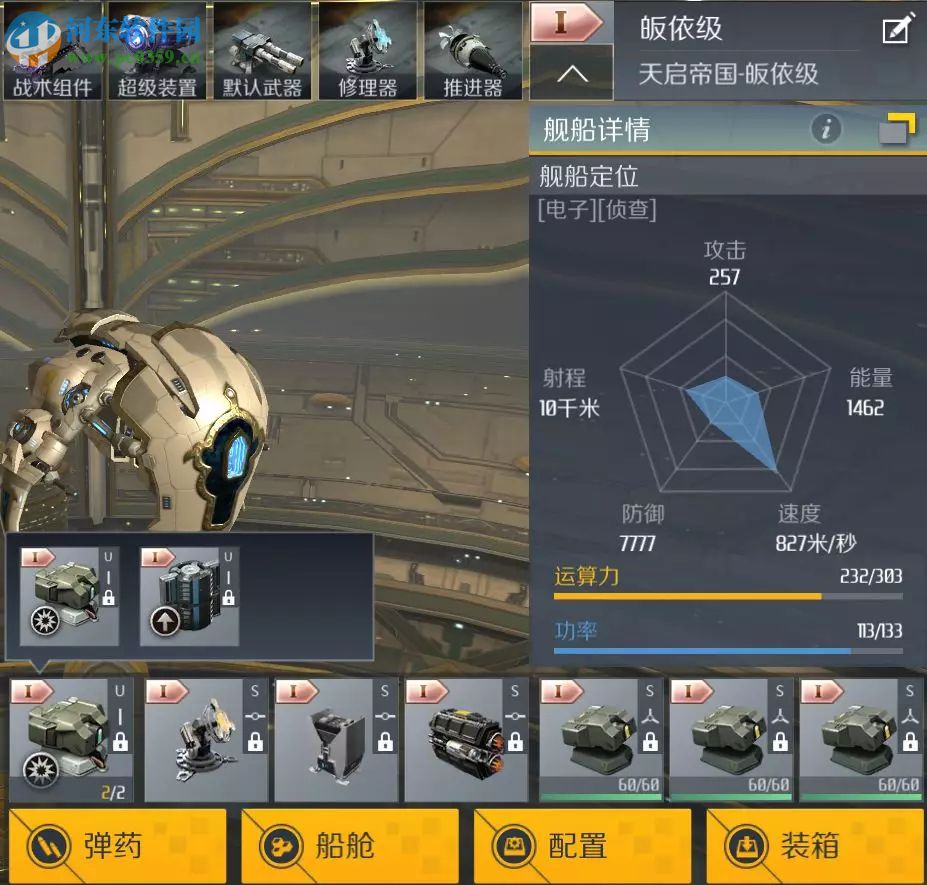
Task: Collapse ship panel with the up arrow
Action: coord(571,73)
